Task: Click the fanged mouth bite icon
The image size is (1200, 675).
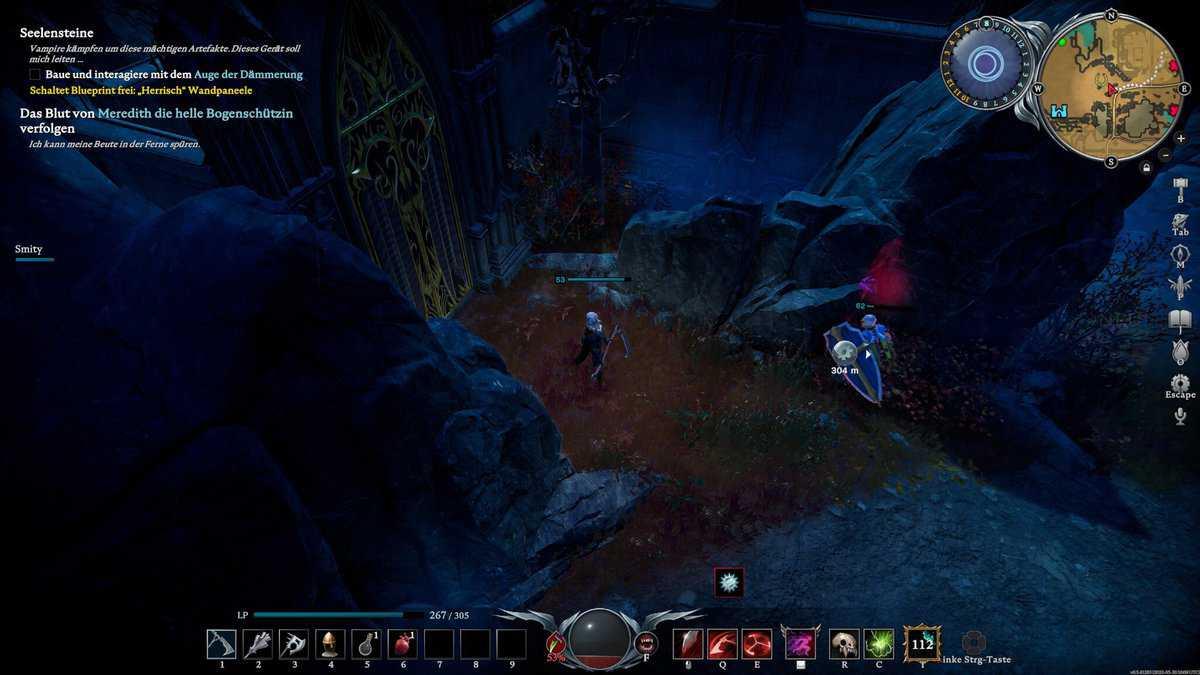Action: pos(646,643)
